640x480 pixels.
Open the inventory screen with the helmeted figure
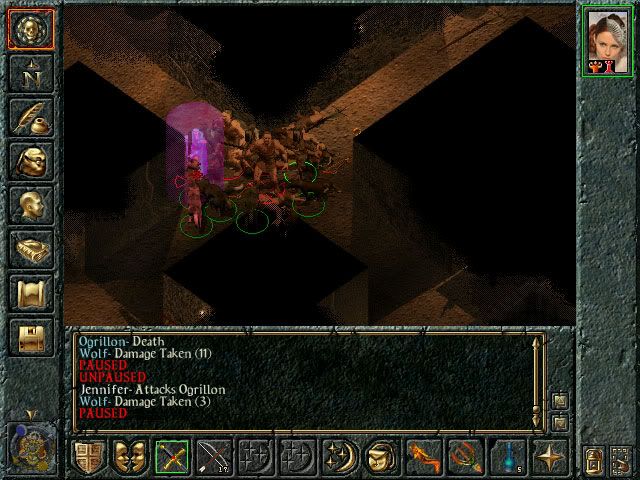pyautogui.click(x=30, y=161)
